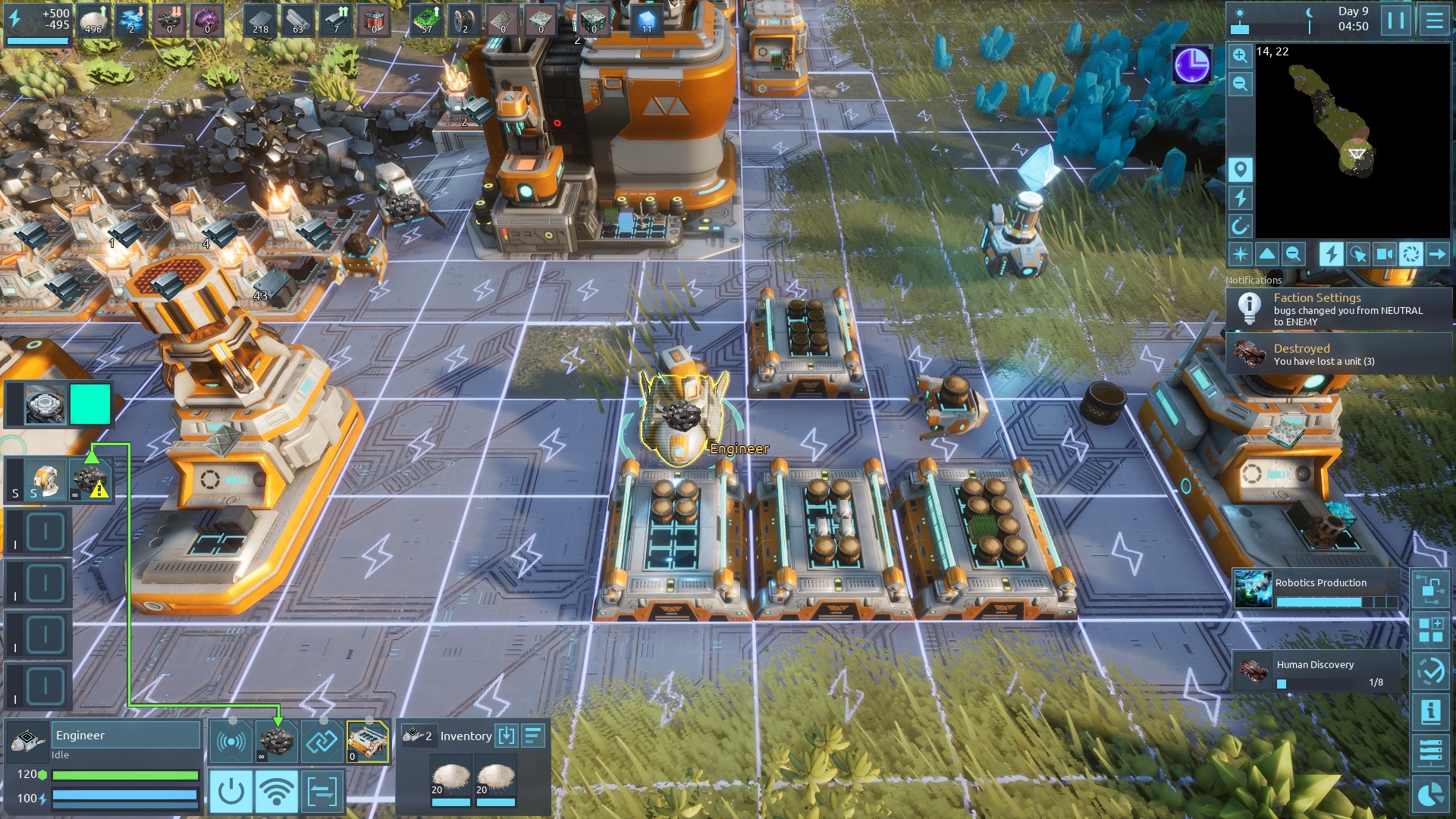This screenshot has height=819, width=1456.
Task: Open the codex info book button
Action: (x=1430, y=712)
